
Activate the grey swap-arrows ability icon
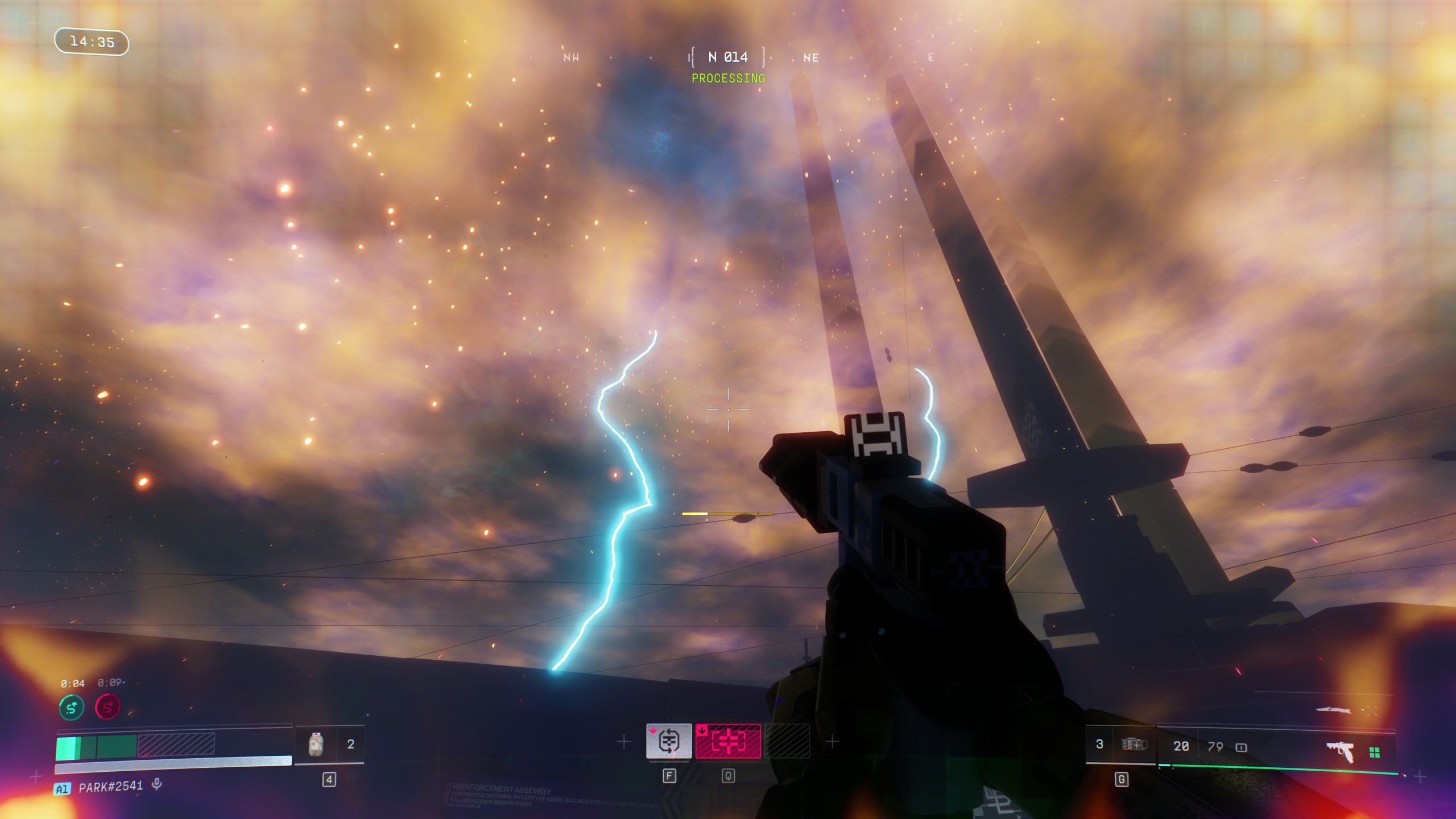pyautogui.click(x=669, y=741)
